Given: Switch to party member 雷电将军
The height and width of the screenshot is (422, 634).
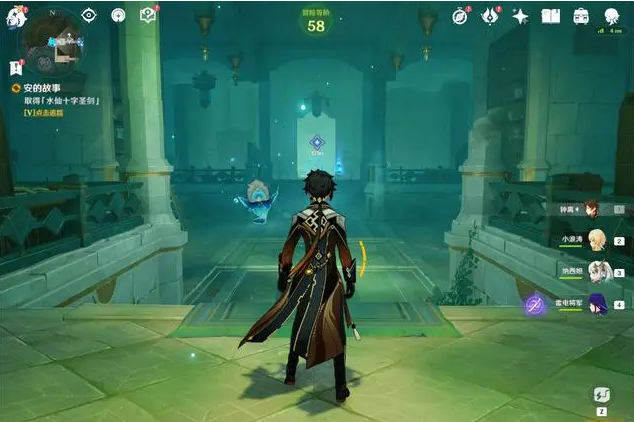Looking at the screenshot, I should (597, 303).
